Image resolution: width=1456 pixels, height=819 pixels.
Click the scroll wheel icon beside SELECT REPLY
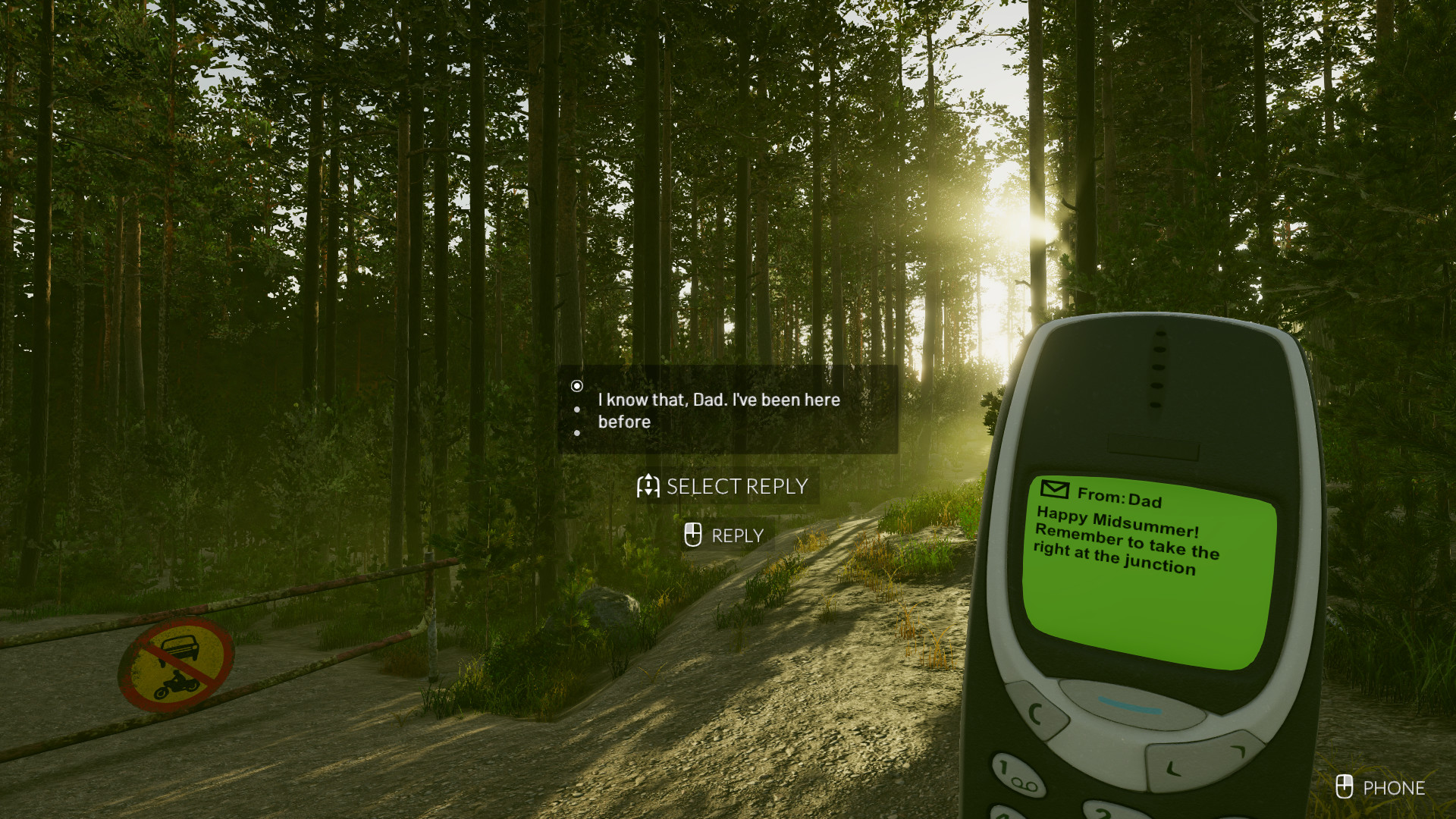pyautogui.click(x=648, y=486)
